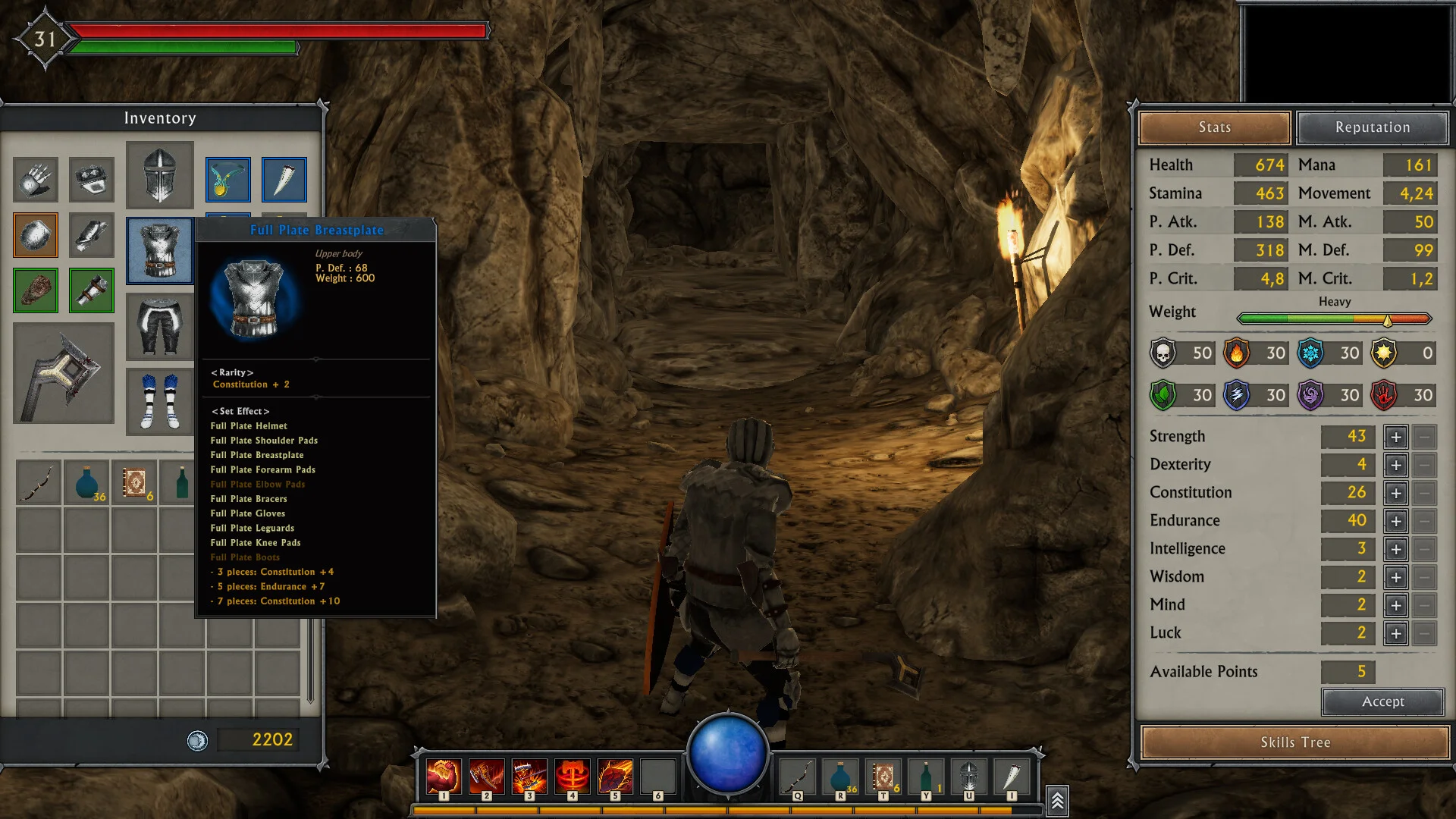This screenshot has width=1456, height=819.
Task: Click the equipped Full Plate Breastplate slot
Action: coord(160,251)
